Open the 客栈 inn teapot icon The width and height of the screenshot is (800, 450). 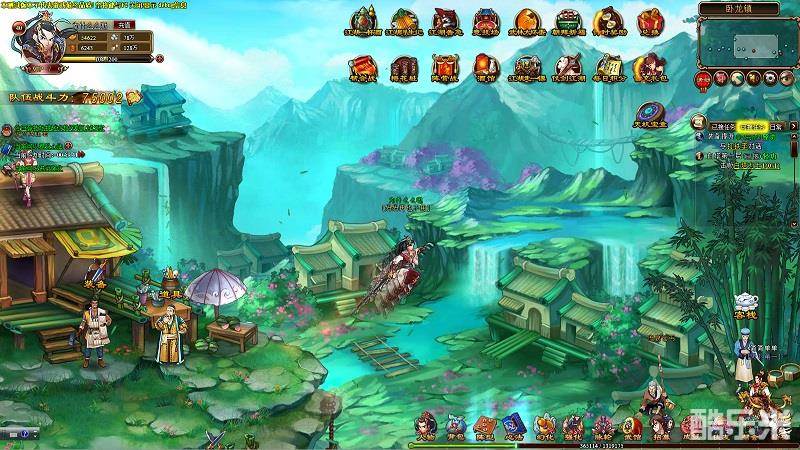(x=745, y=303)
